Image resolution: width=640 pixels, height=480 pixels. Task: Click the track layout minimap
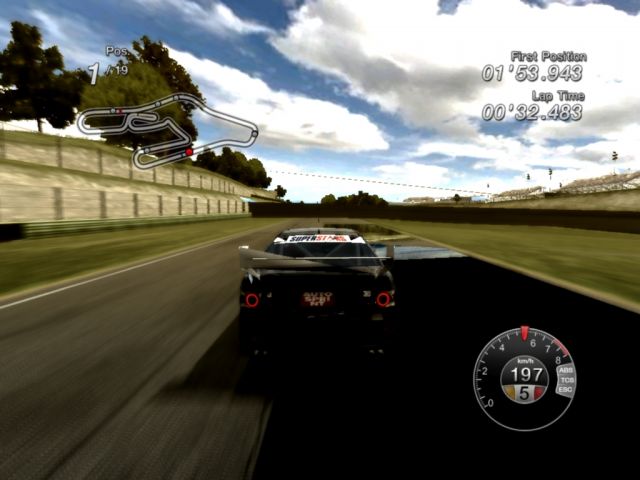(x=166, y=129)
